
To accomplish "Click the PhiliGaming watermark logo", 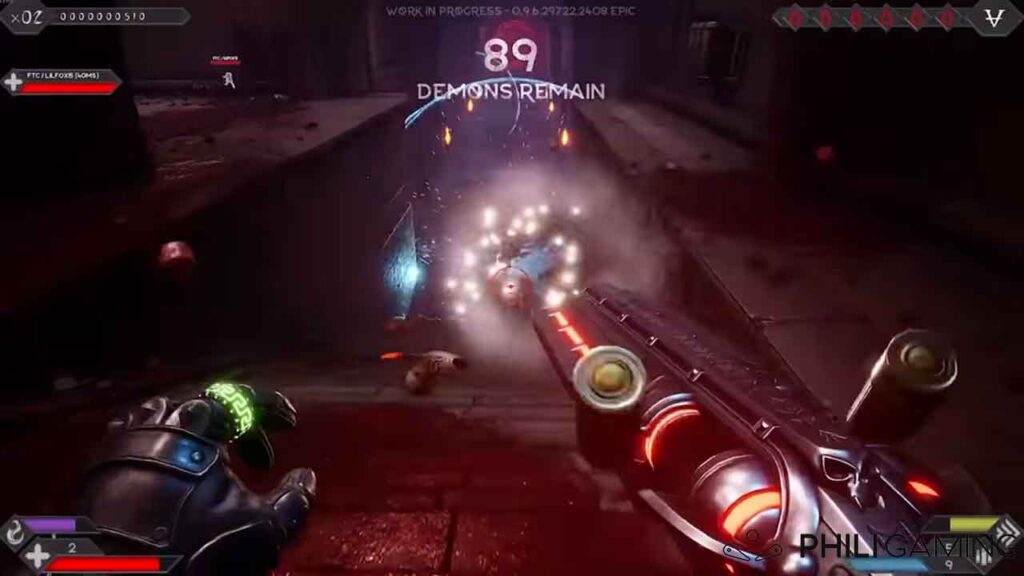I will (871, 548).
